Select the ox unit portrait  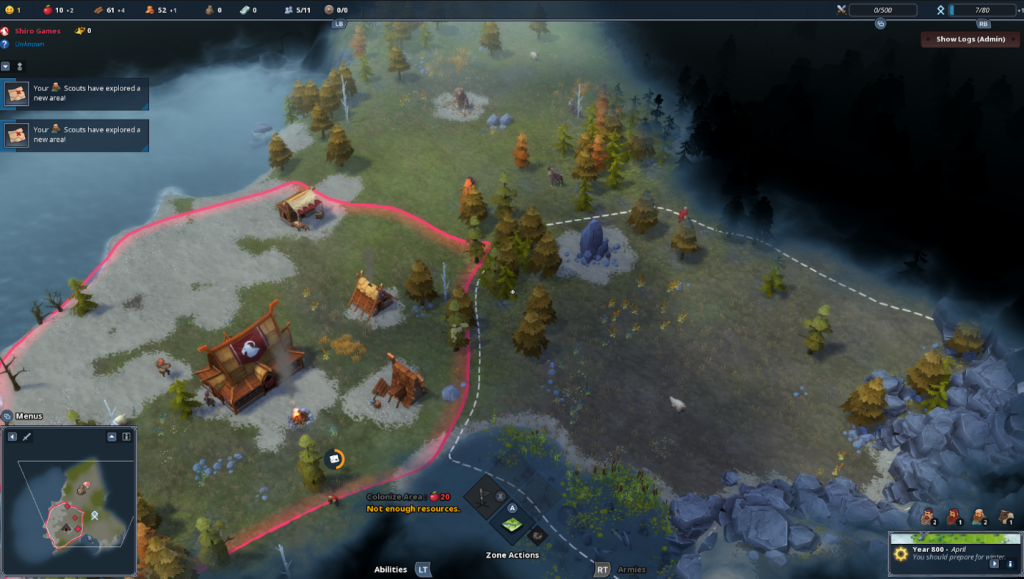coord(1004,516)
